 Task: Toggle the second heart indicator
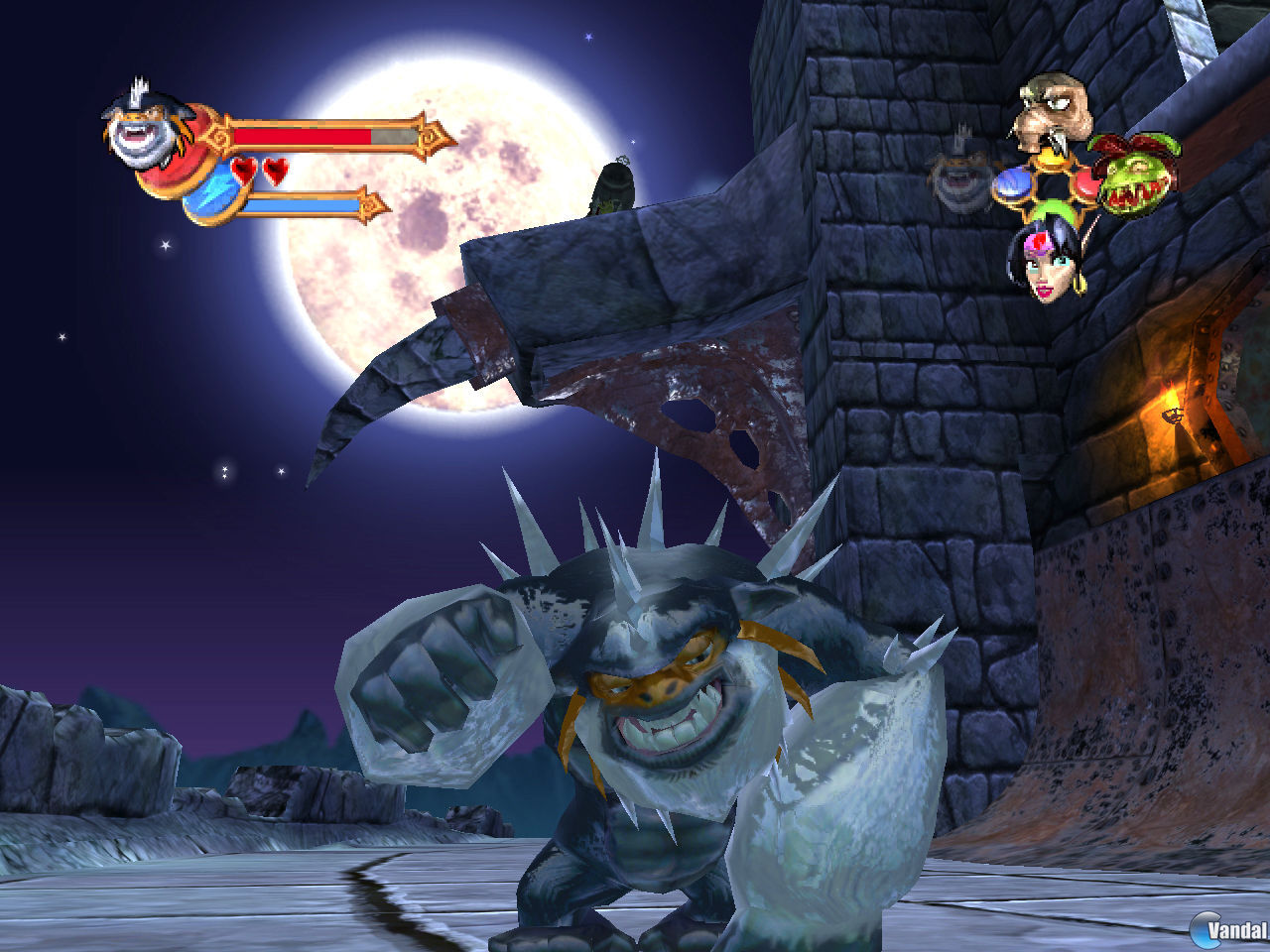pyautogui.click(x=276, y=171)
